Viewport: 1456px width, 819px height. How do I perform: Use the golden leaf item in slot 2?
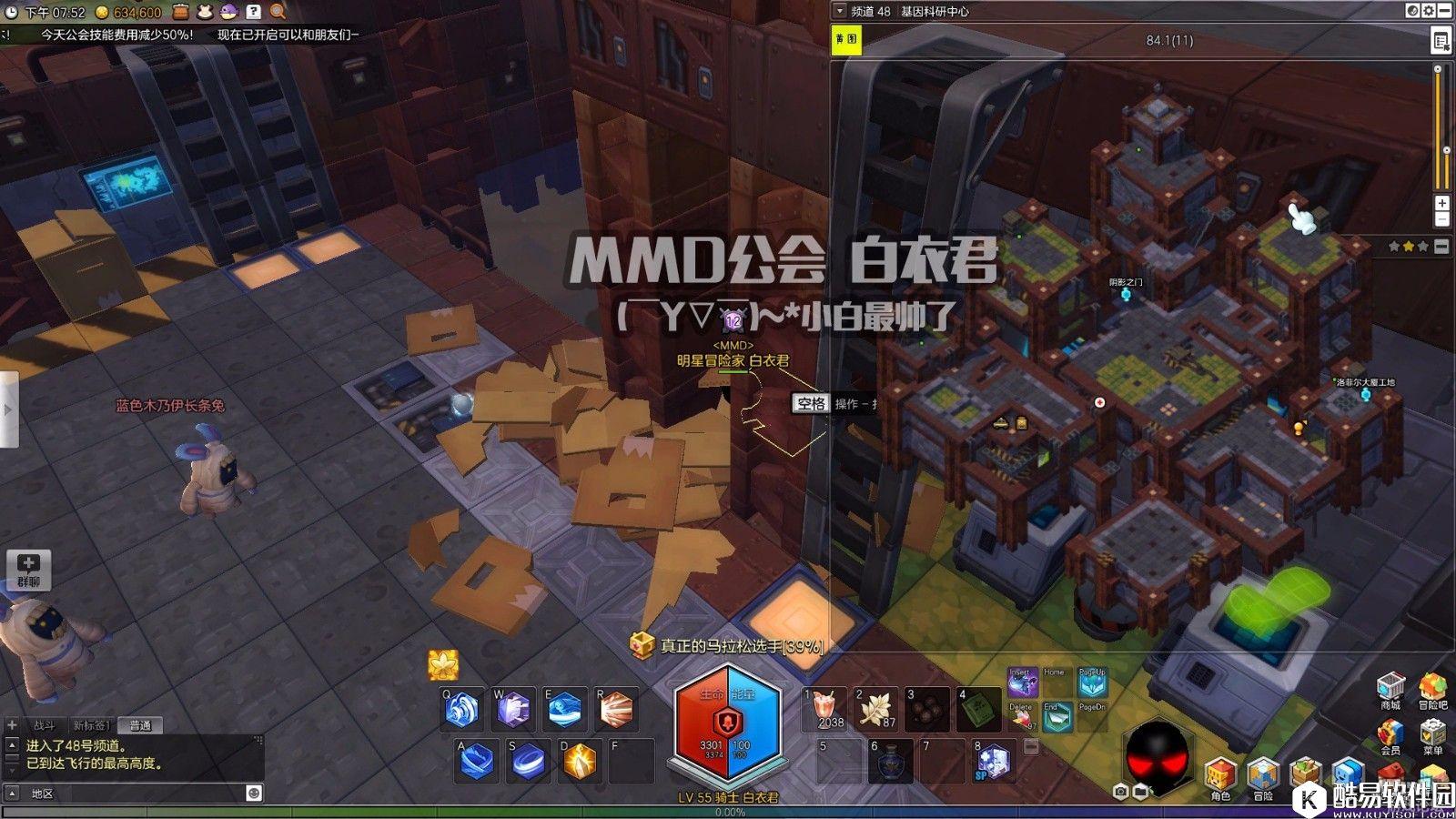876,710
